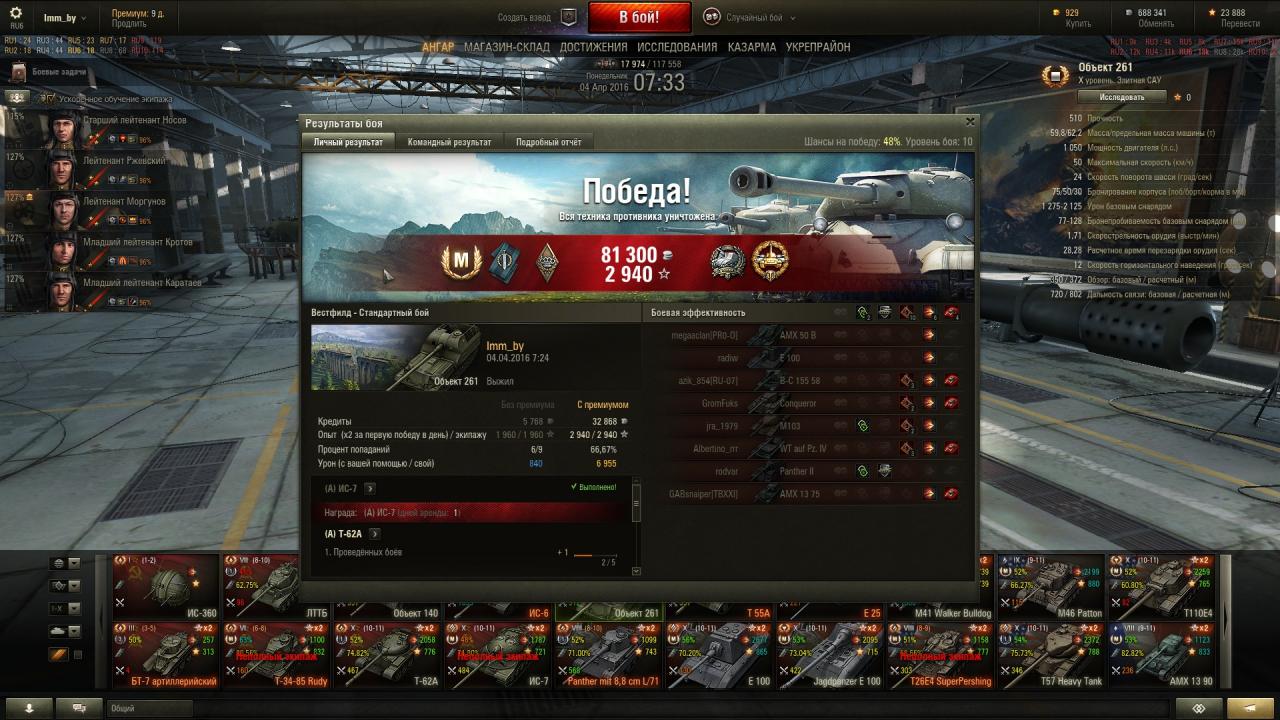Image resolution: width=1280 pixels, height=720 pixels.
Task: Open the Магазин-Склад menu
Action: pyautogui.click(x=507, y=47)
